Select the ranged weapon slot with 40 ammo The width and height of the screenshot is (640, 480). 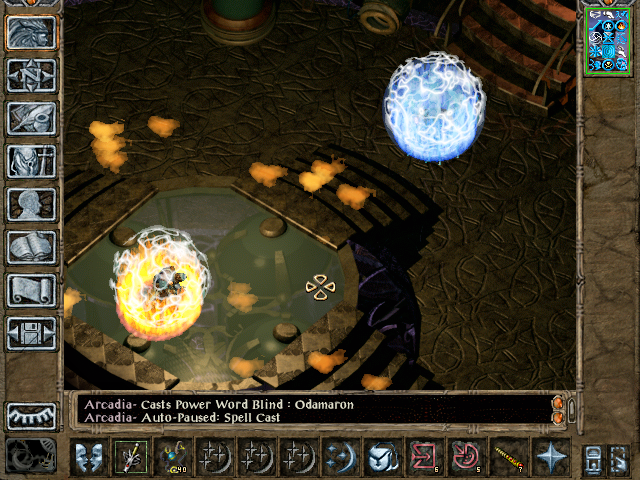[x=174, y=456]
